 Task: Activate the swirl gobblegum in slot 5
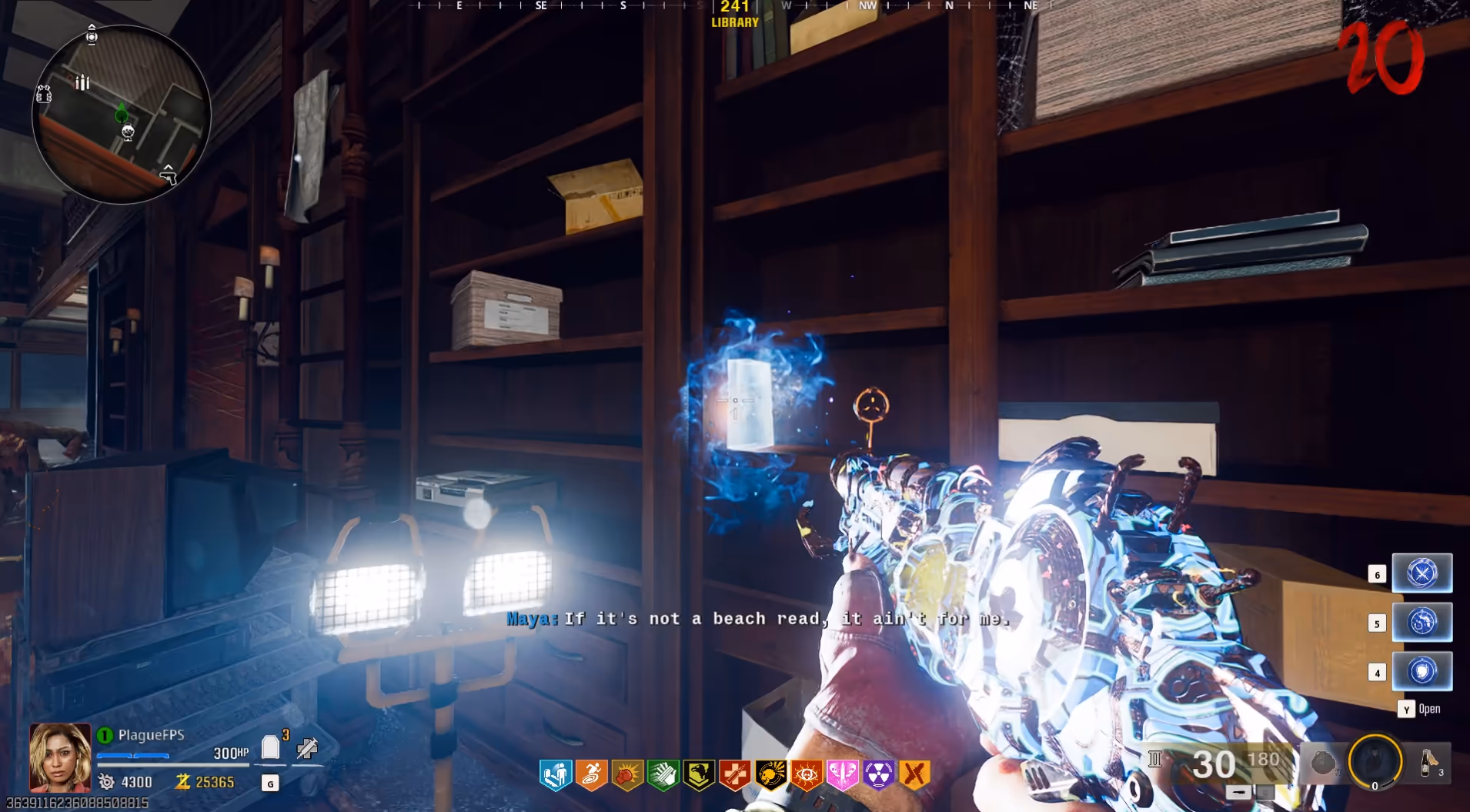(x=1422, y=622)
